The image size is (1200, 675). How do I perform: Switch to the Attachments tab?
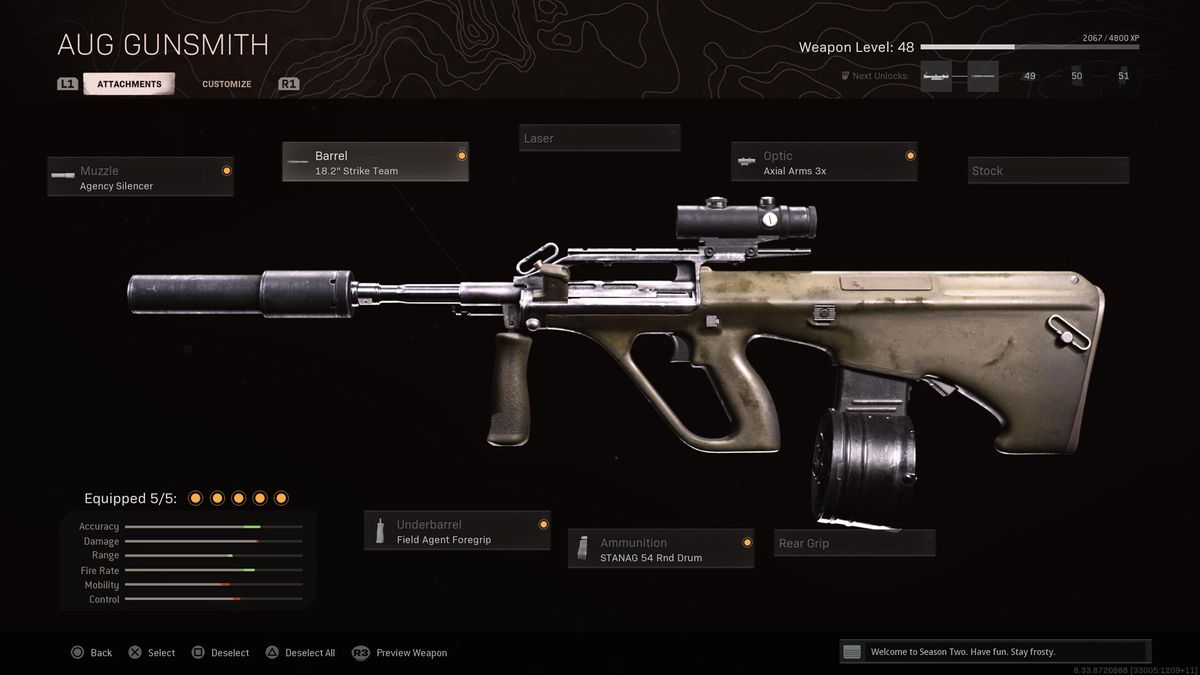coord(129,84)
